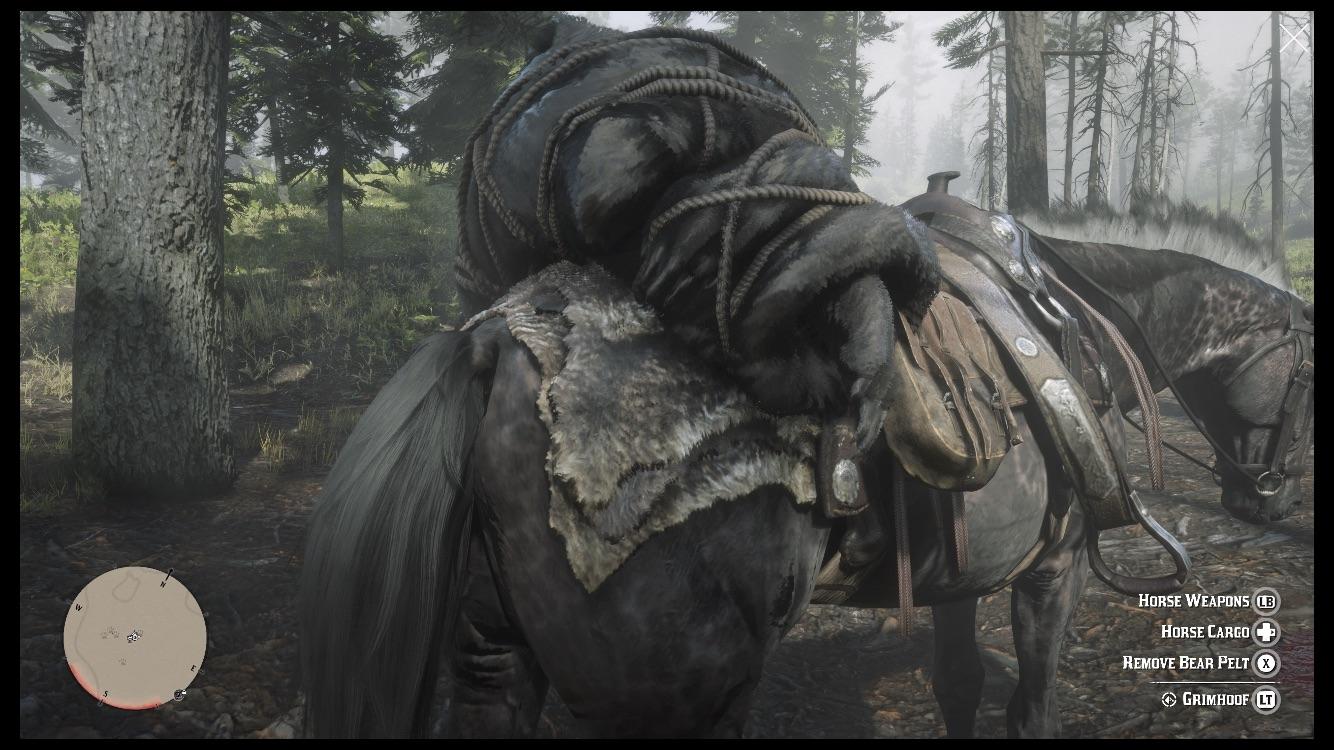The height and width of the screenshot is (750, 1334).
Task: Click the N compass marker on the minimap
Action: click(x=163, y=583)
